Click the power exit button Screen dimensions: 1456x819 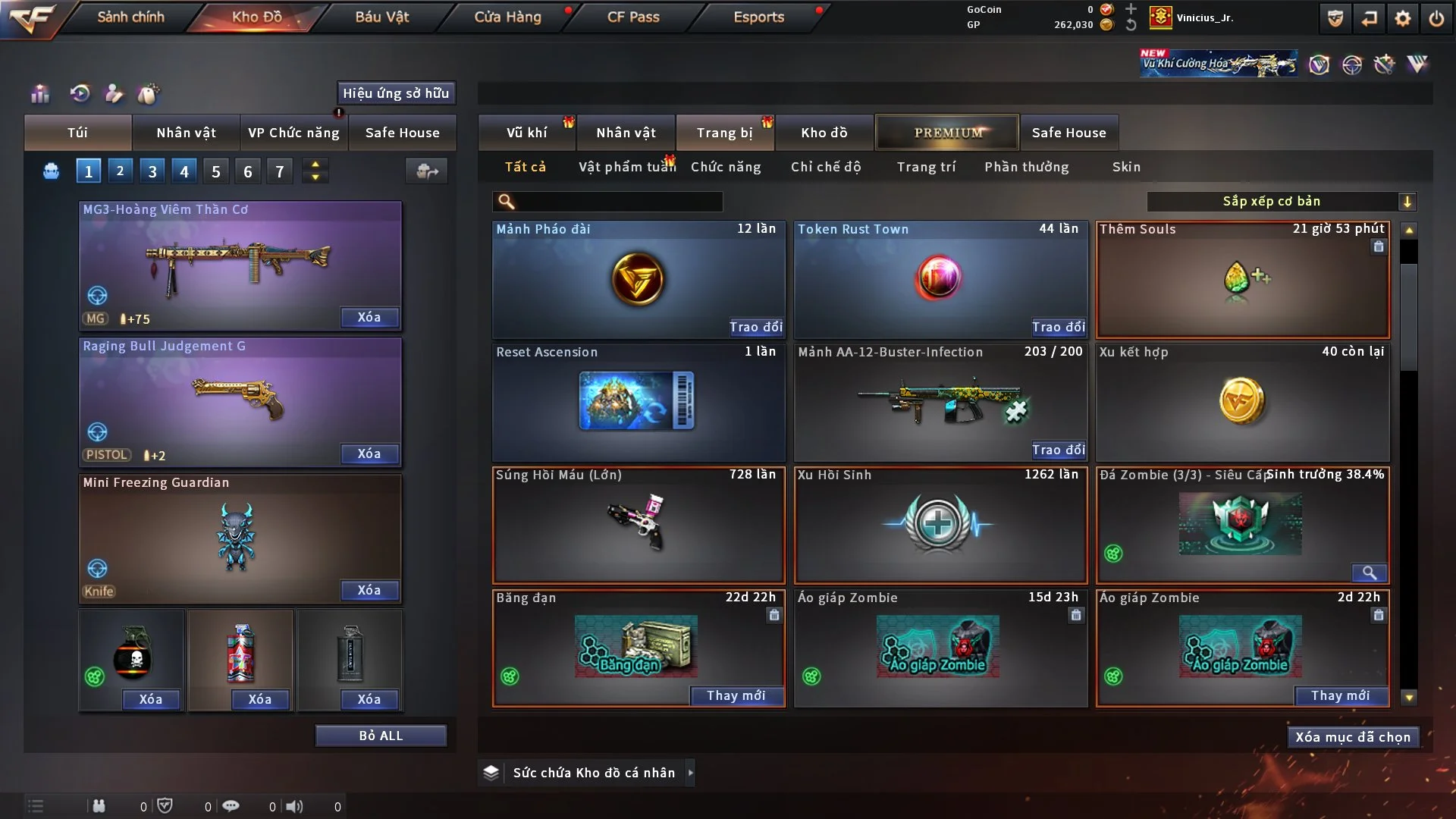(1436, 18)
